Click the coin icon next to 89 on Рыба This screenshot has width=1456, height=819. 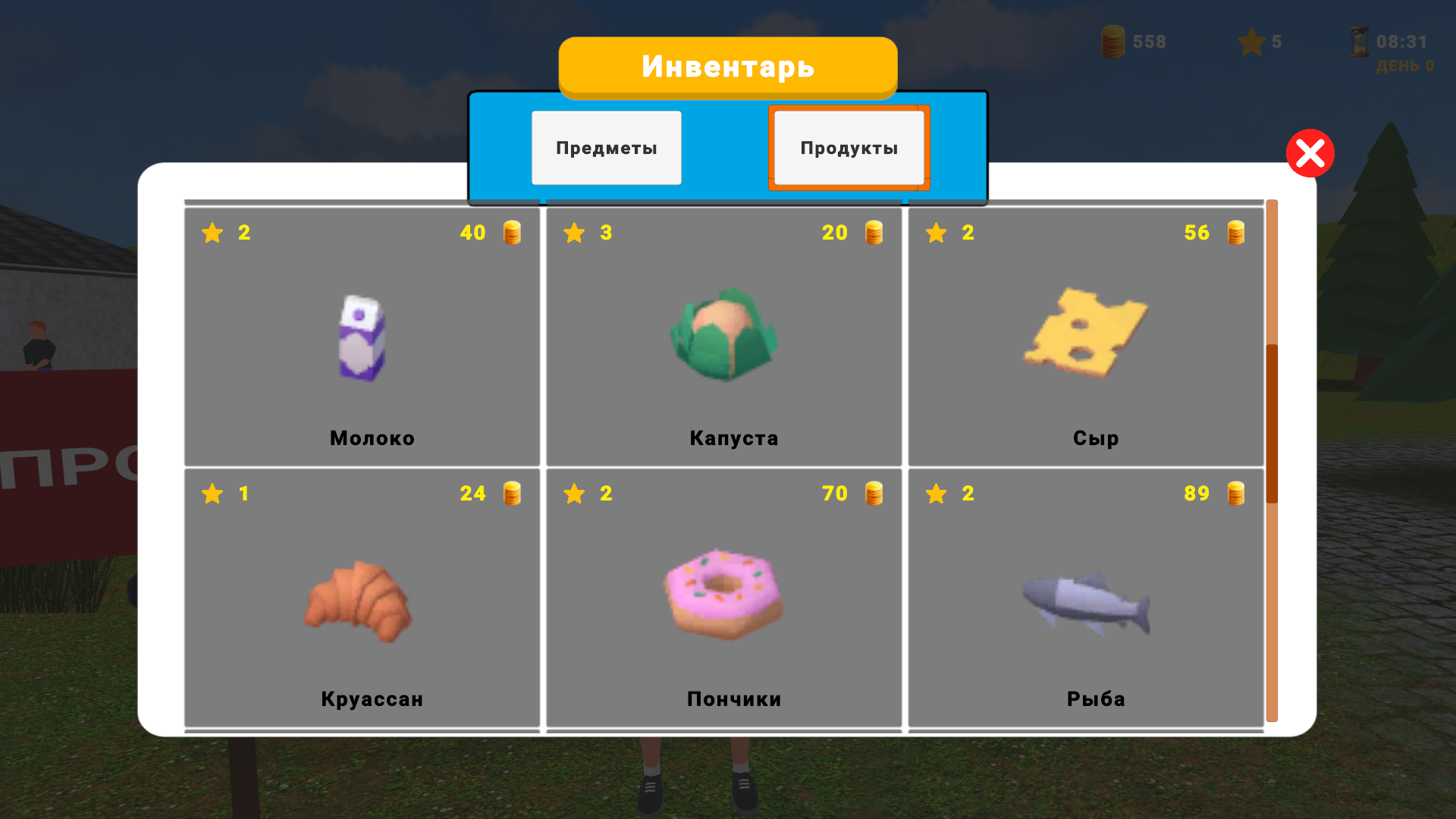(1235, 493)
